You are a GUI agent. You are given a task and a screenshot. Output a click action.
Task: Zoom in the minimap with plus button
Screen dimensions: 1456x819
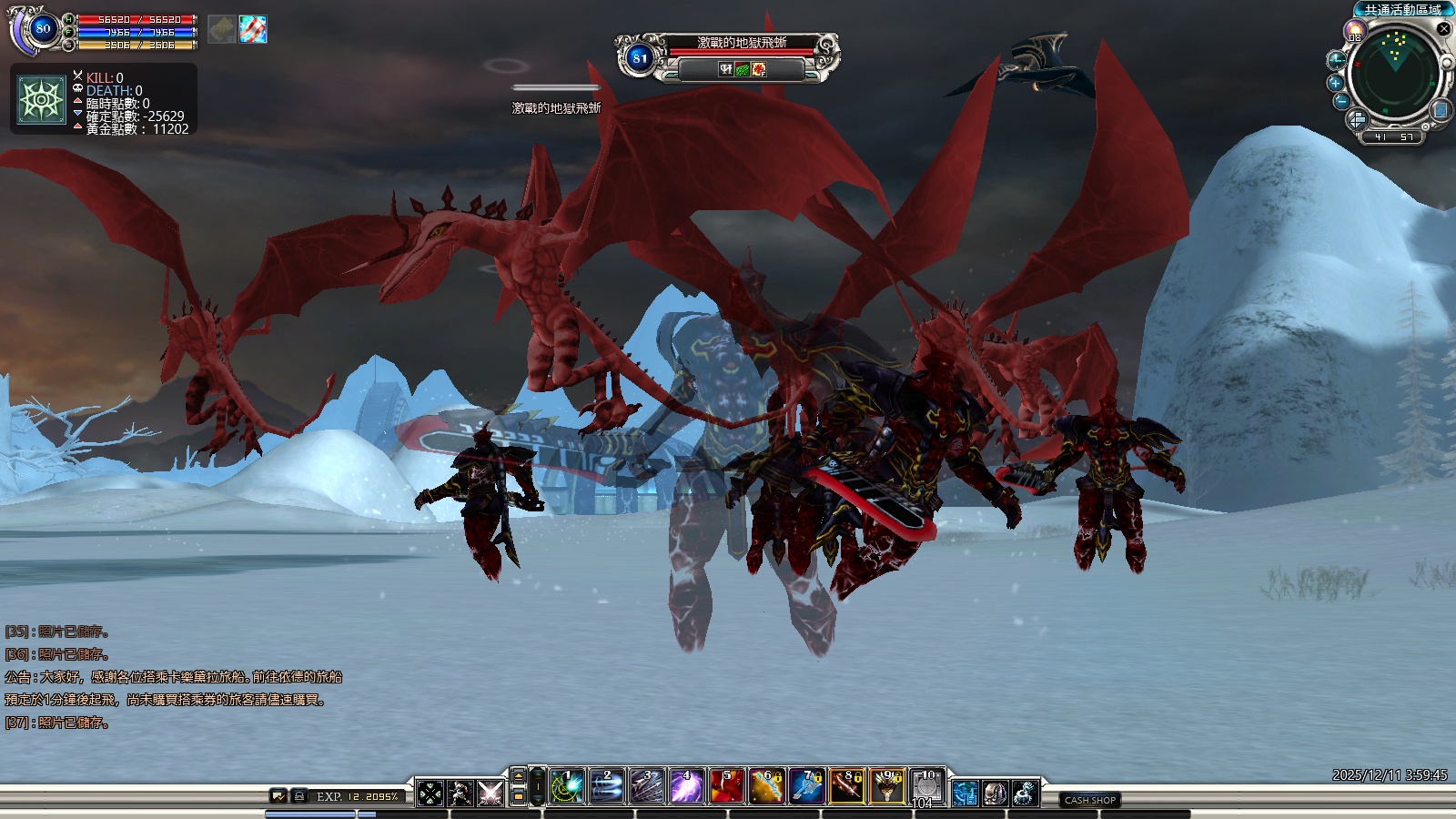[x=1336, y=83]
